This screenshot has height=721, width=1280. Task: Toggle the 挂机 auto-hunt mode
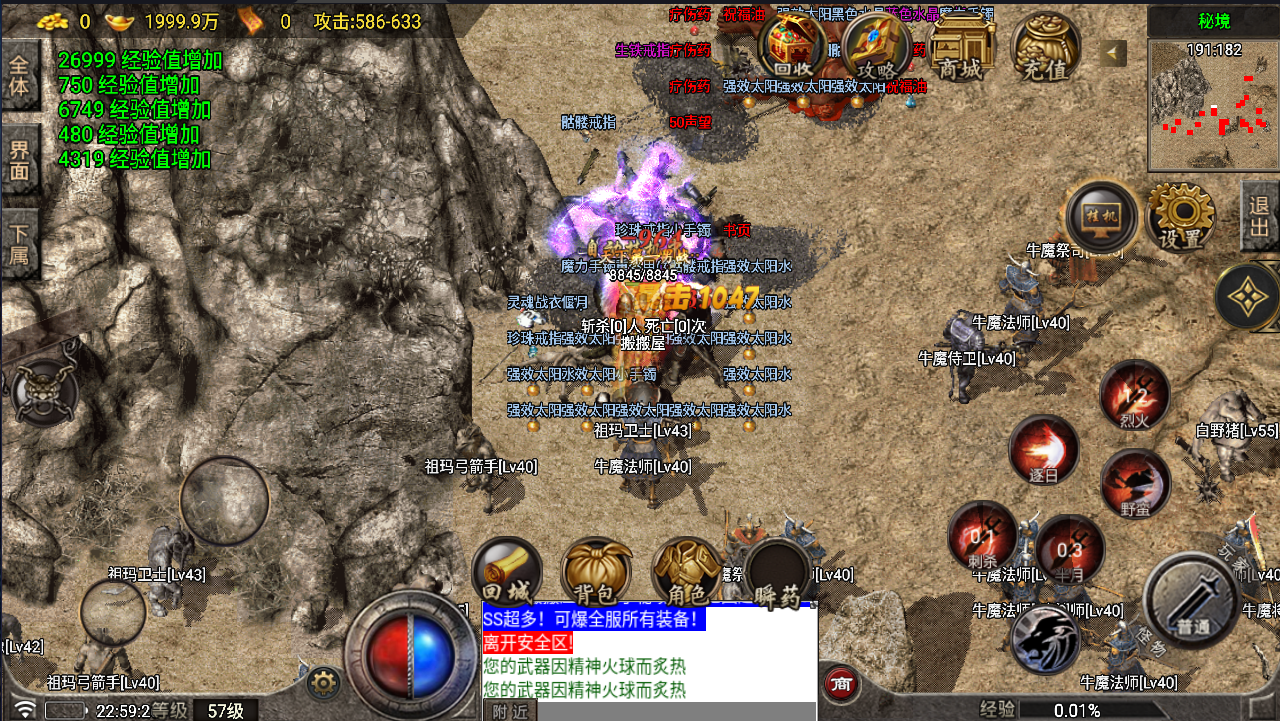(1102, 217)
